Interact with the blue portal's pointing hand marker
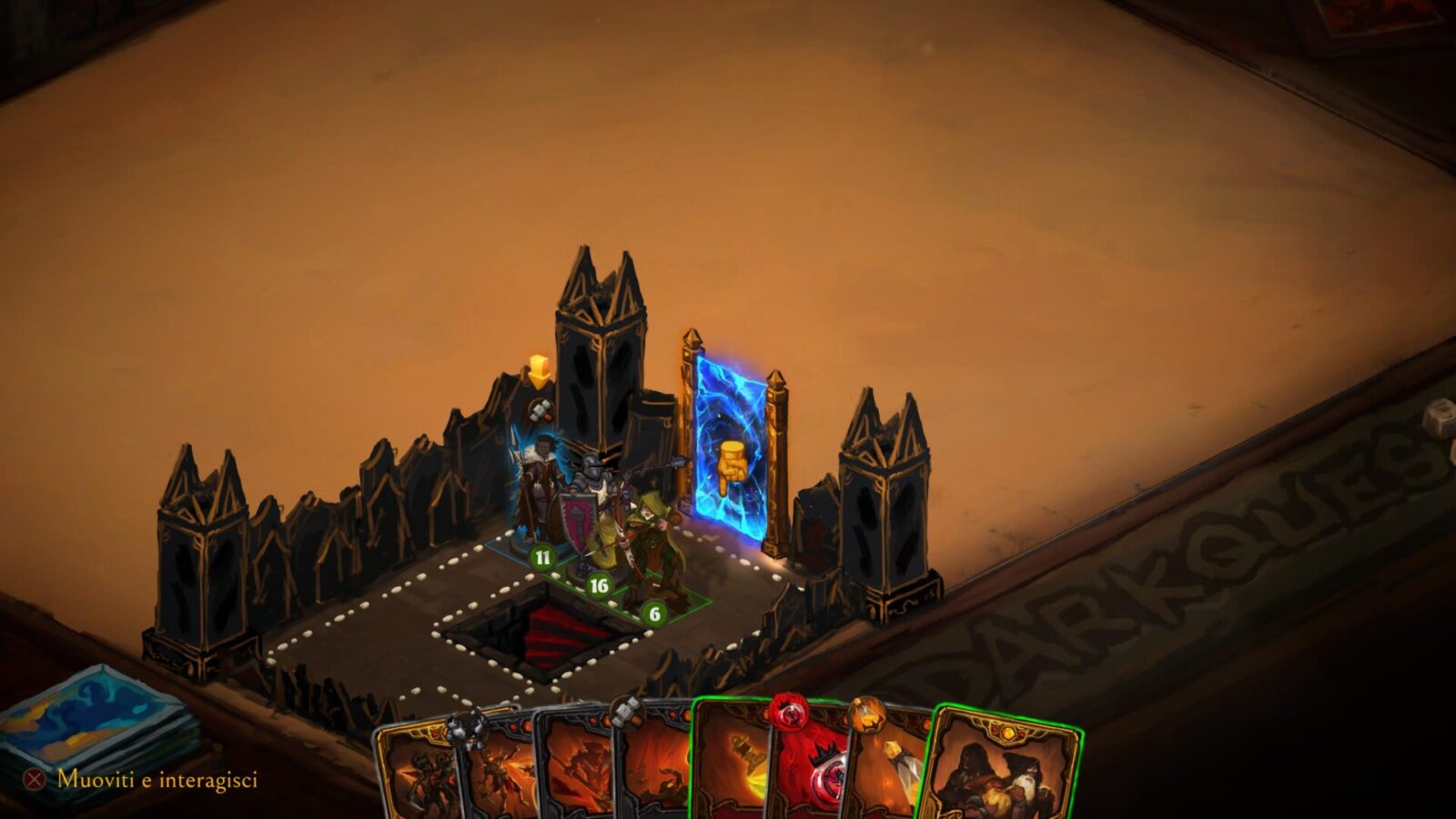The image size is (1456, 819). pos(731,467)
